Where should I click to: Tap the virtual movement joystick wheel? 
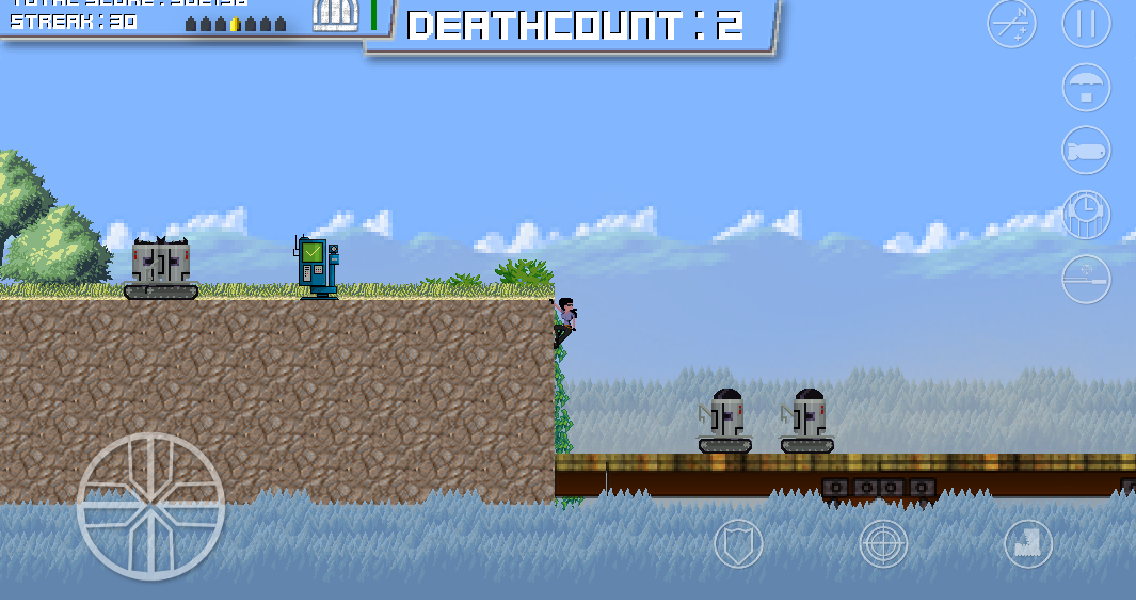tap(151, 506)
